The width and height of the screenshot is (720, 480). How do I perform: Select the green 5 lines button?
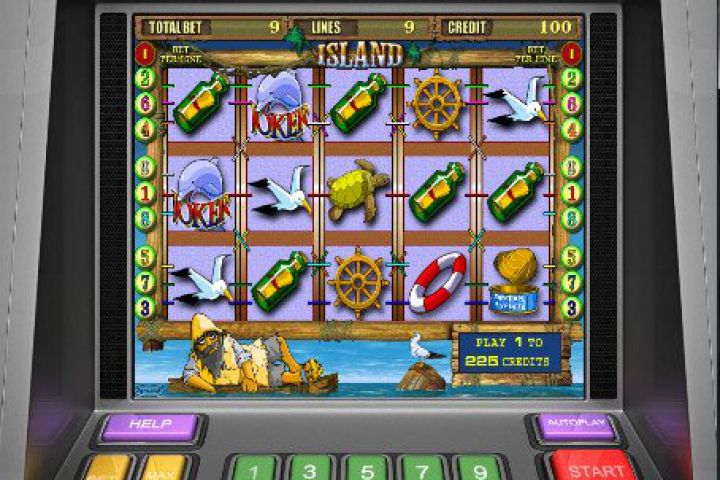tap(366, 468)
